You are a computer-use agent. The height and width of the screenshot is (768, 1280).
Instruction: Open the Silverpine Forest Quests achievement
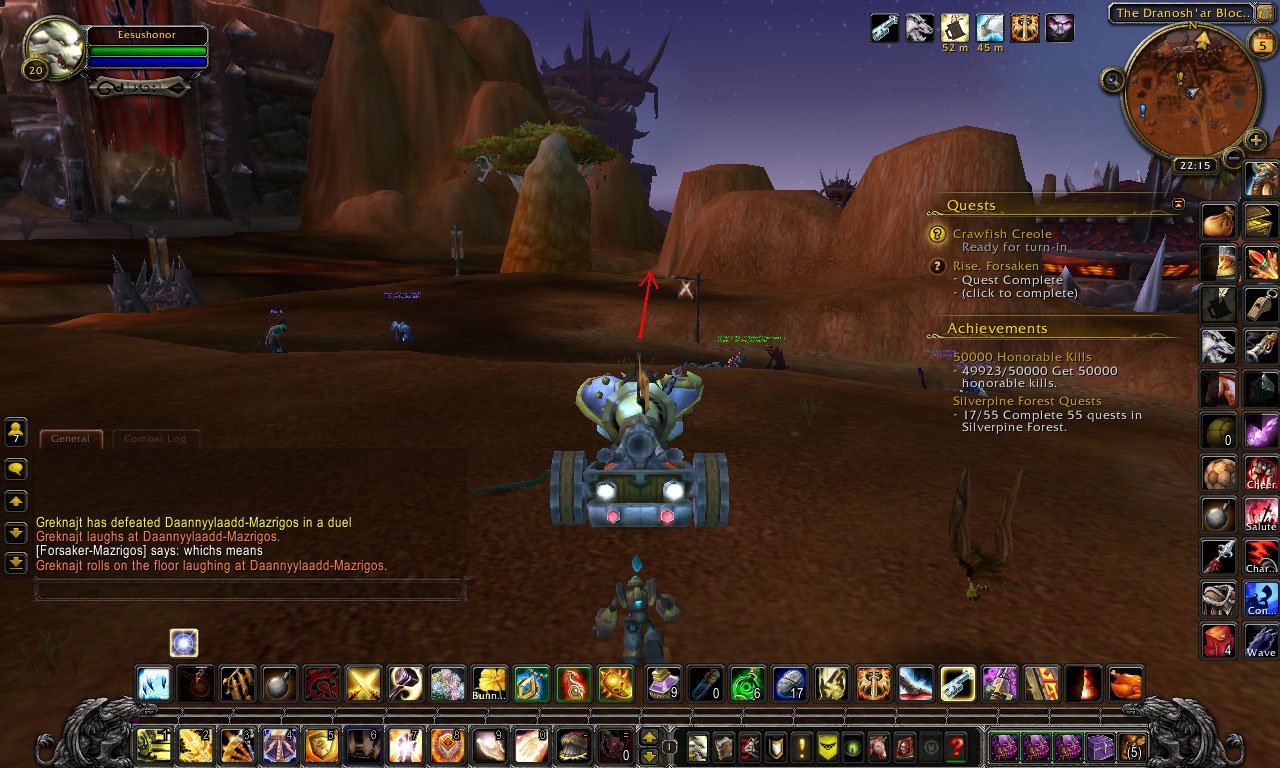point(1027,401)
